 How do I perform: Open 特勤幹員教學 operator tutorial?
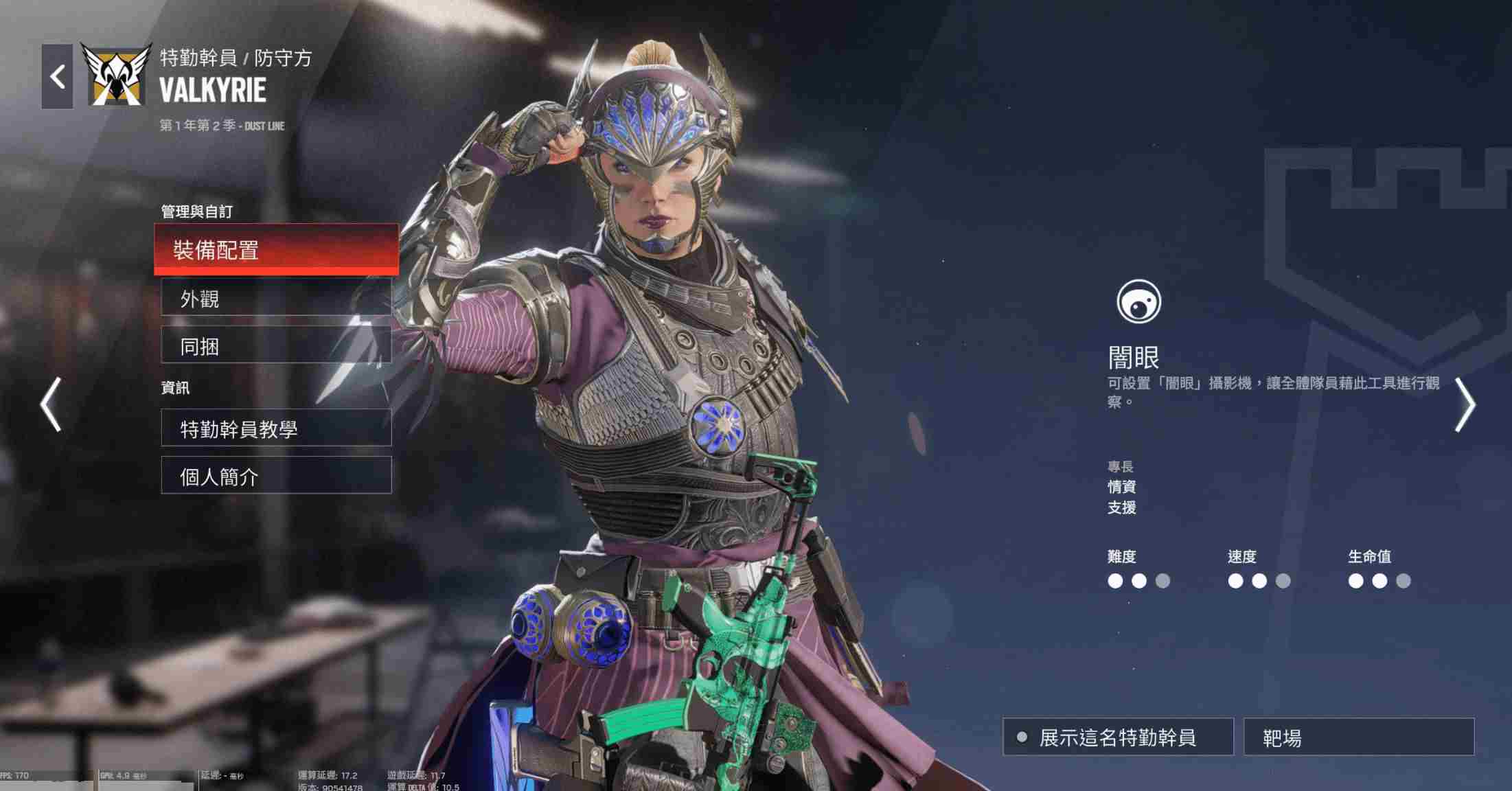pyautogui.click(x=276, y=428)
